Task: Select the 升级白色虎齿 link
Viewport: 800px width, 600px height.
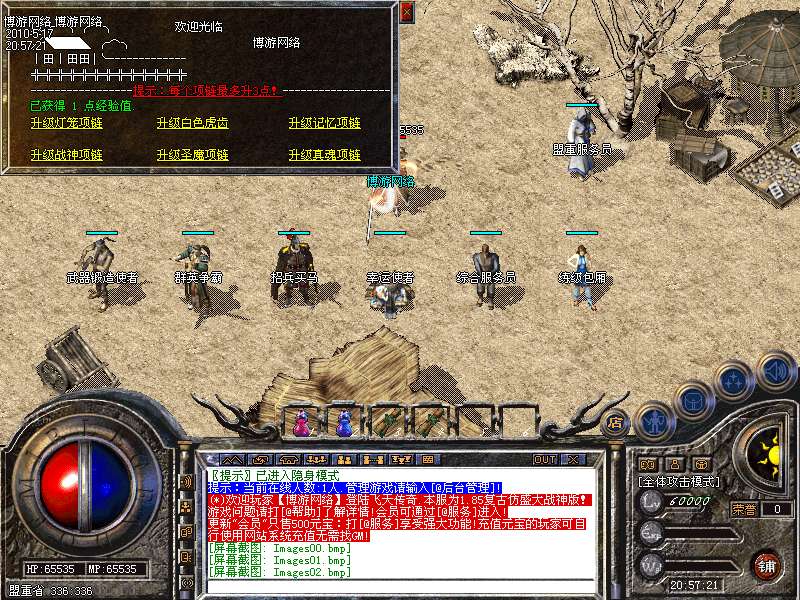Action: coord(193,123)
